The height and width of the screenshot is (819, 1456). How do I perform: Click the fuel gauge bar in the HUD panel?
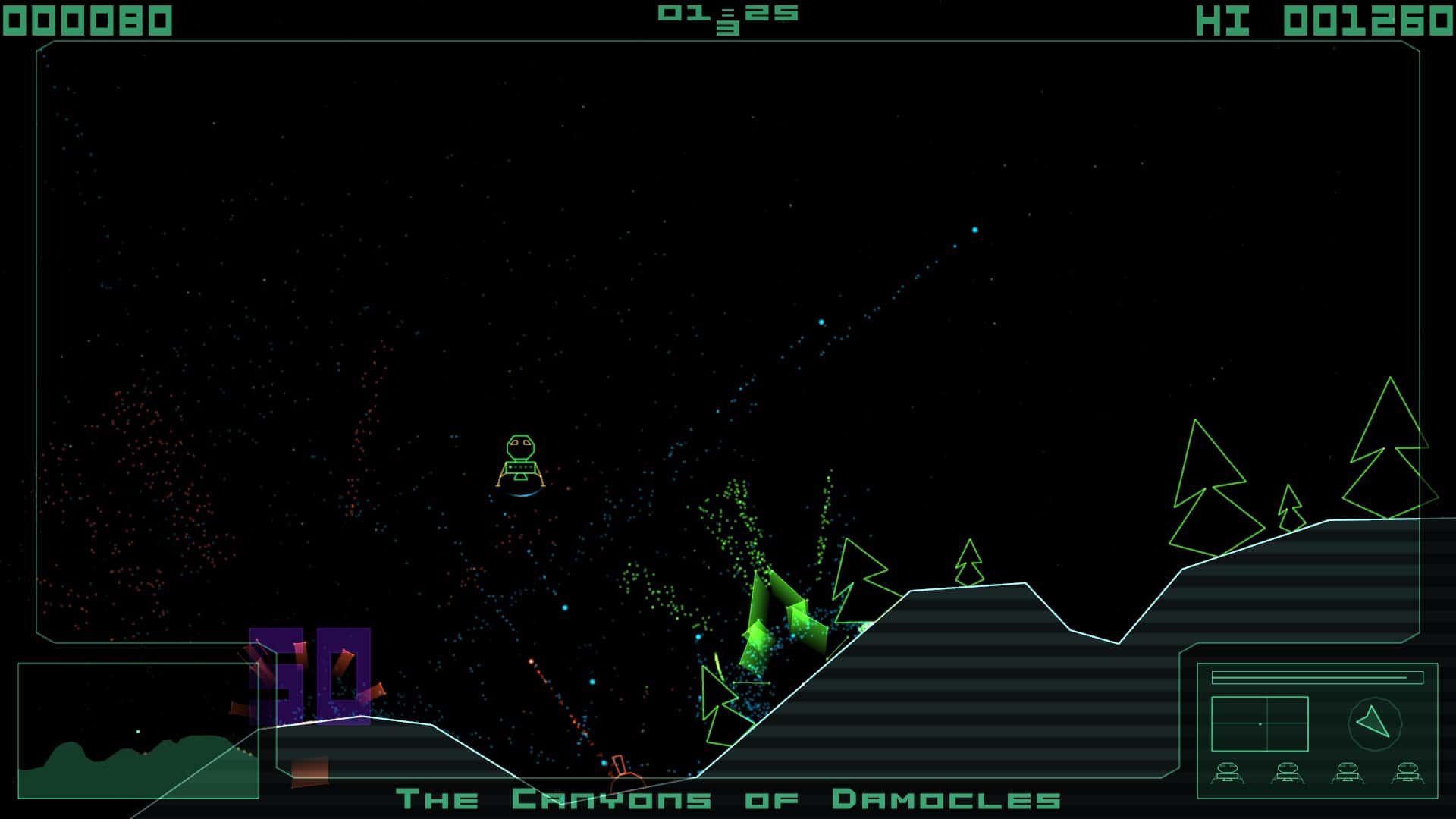click(x=1317, y=677)
